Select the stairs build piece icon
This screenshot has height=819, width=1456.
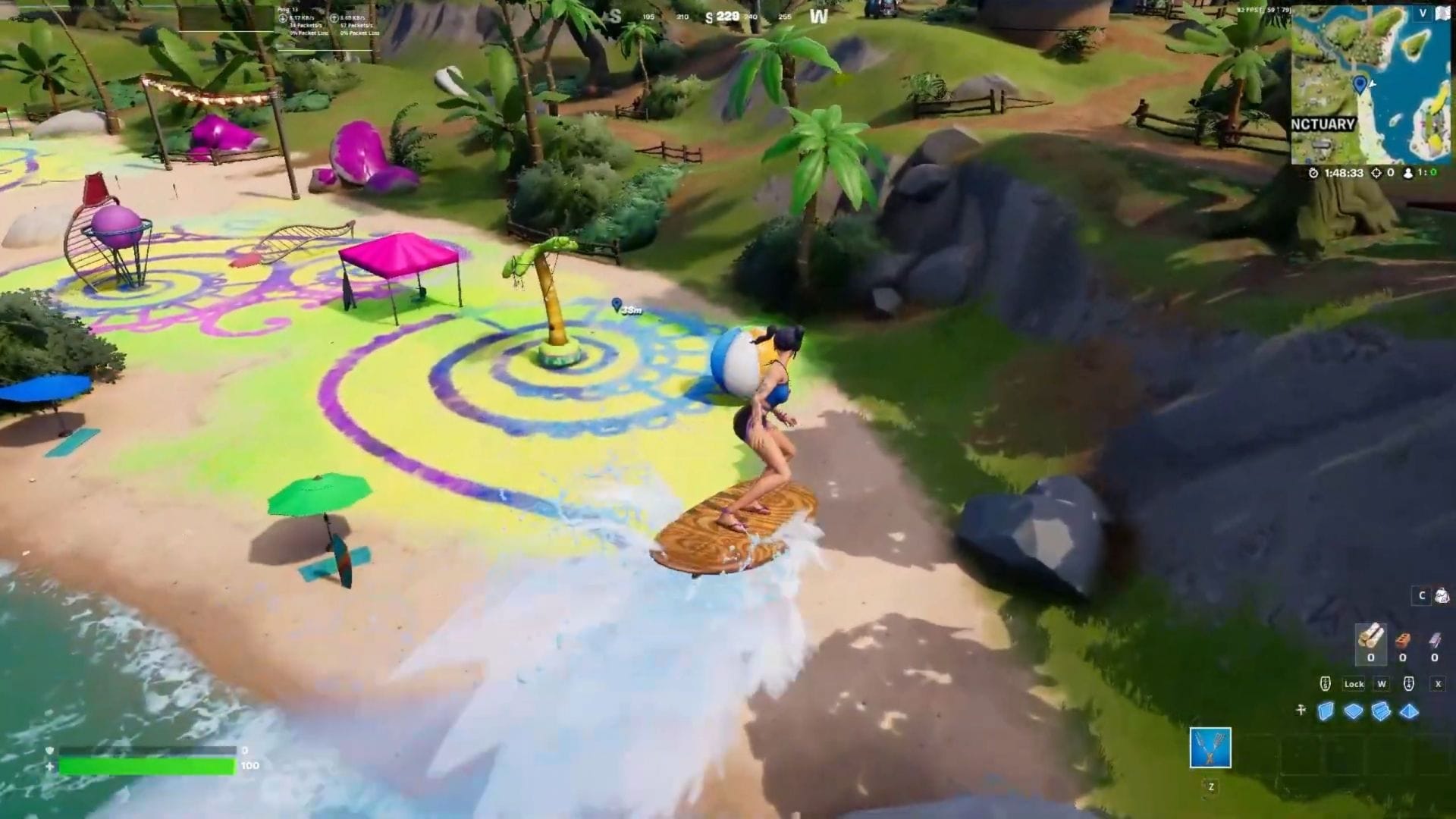(1382, 711)
